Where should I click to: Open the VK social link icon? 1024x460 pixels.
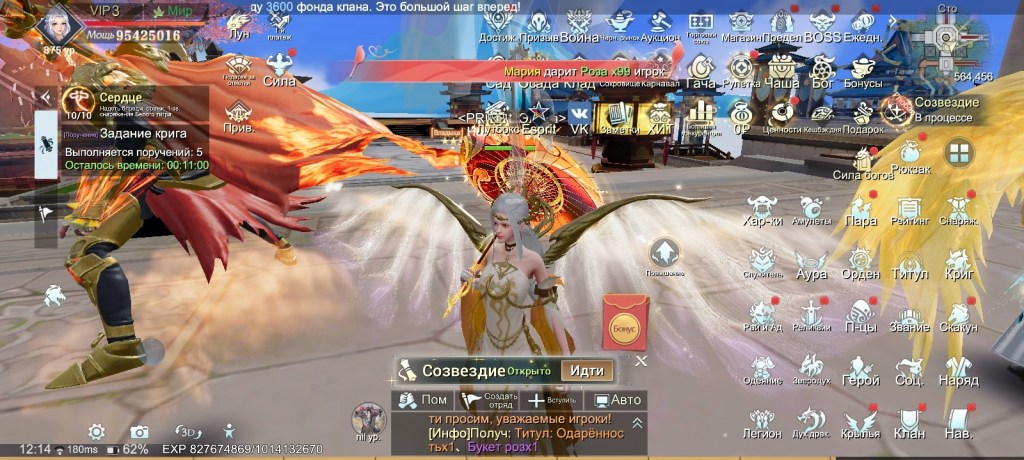click(579, 117)
